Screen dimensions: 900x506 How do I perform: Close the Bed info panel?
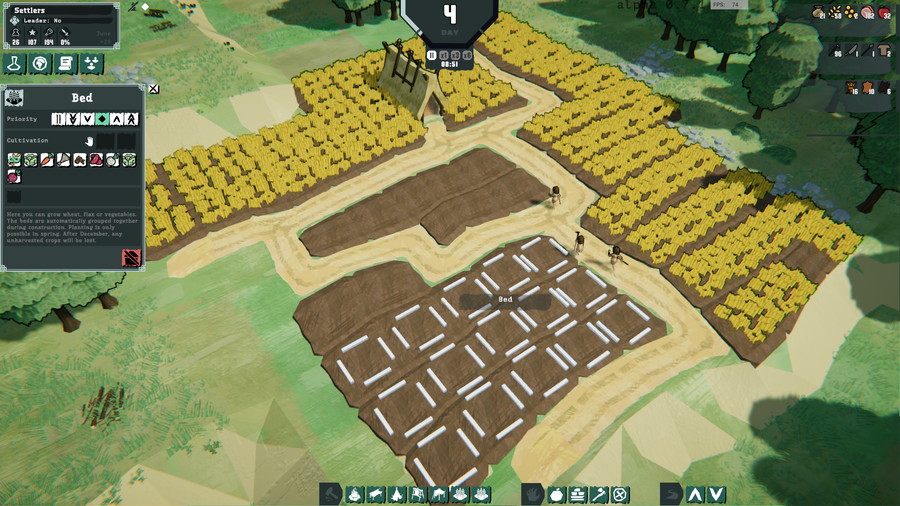(154, 89)
